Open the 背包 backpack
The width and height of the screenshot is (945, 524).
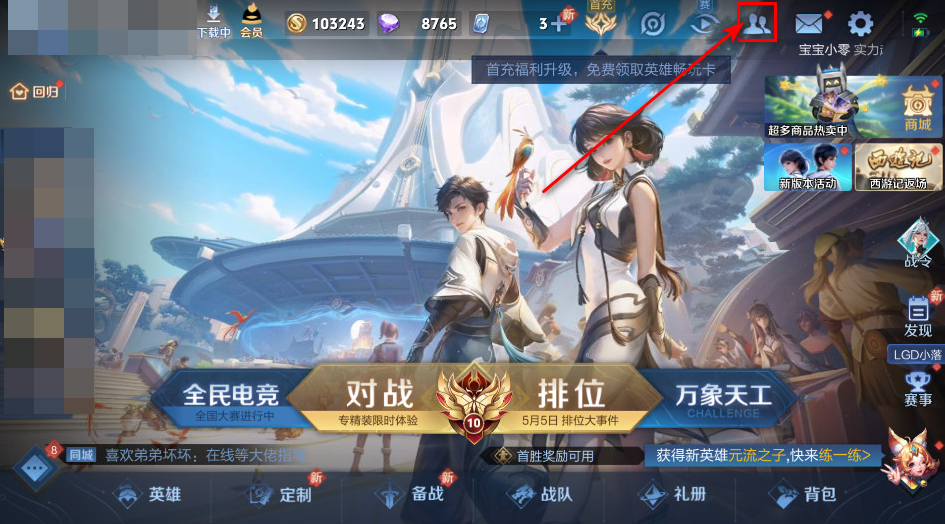point(803,494)
